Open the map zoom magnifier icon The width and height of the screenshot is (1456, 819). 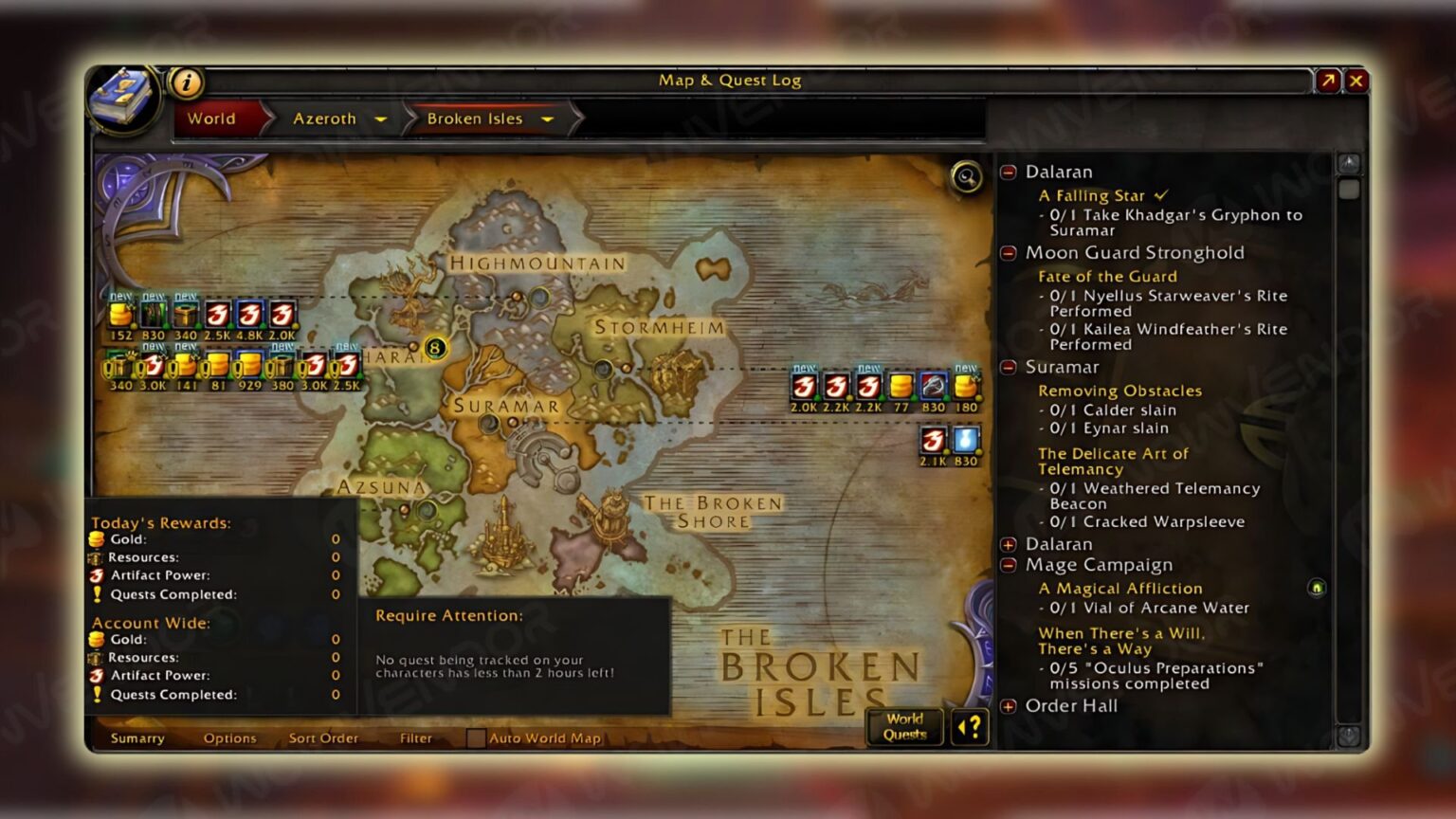966,179
